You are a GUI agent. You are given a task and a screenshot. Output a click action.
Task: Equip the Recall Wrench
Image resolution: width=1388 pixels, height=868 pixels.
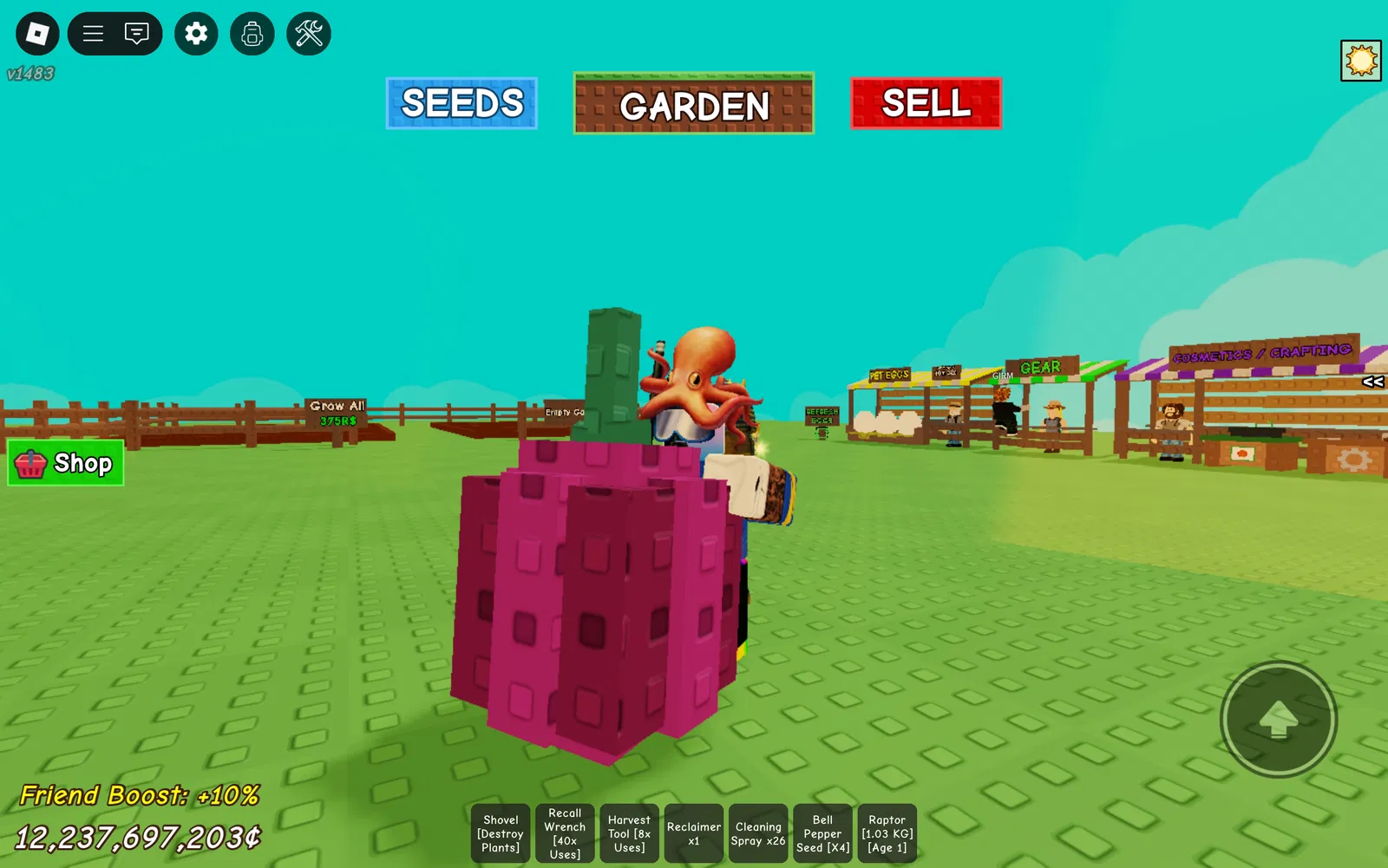pos(565,833)
